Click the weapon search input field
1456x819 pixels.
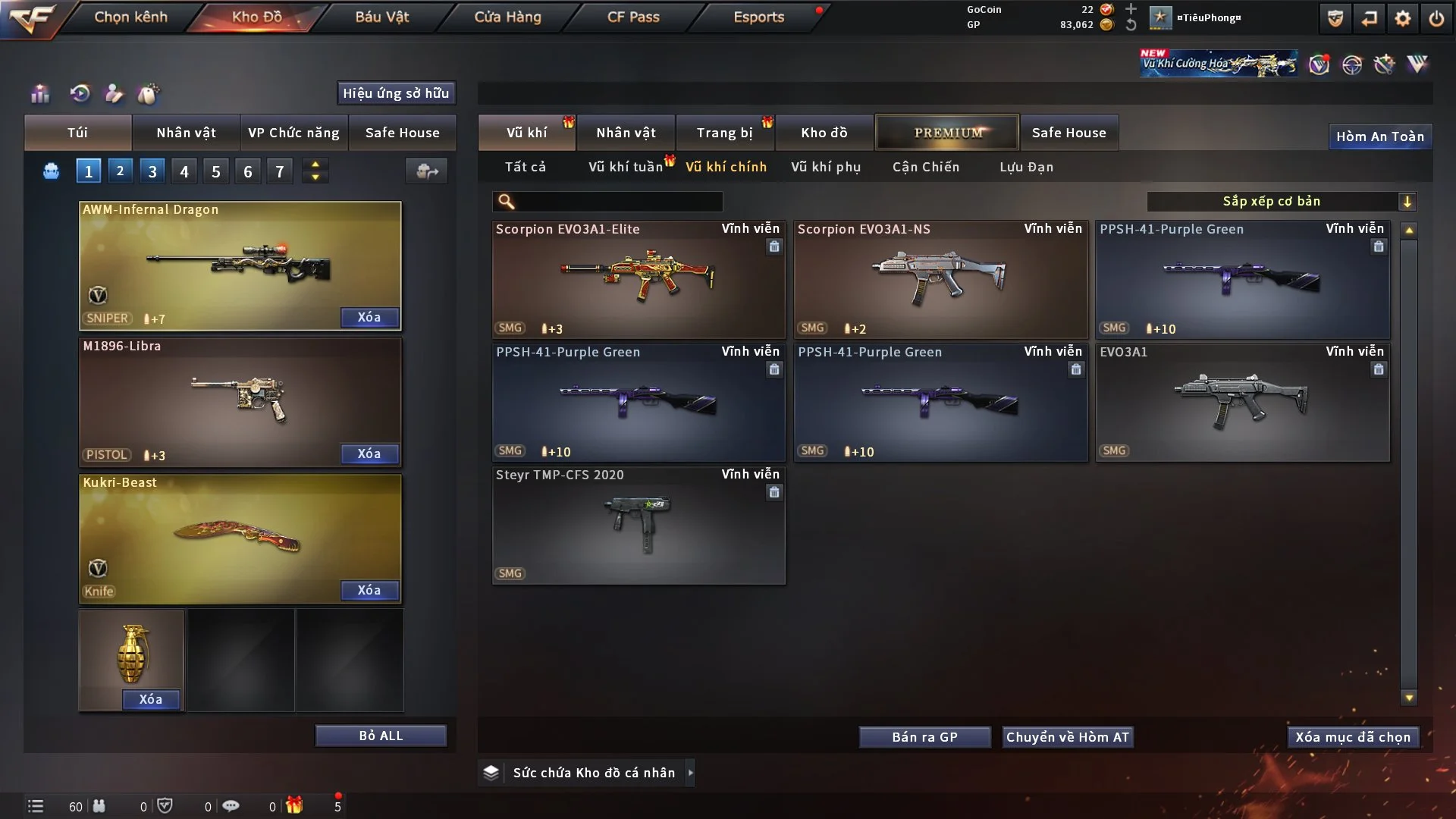607,202
